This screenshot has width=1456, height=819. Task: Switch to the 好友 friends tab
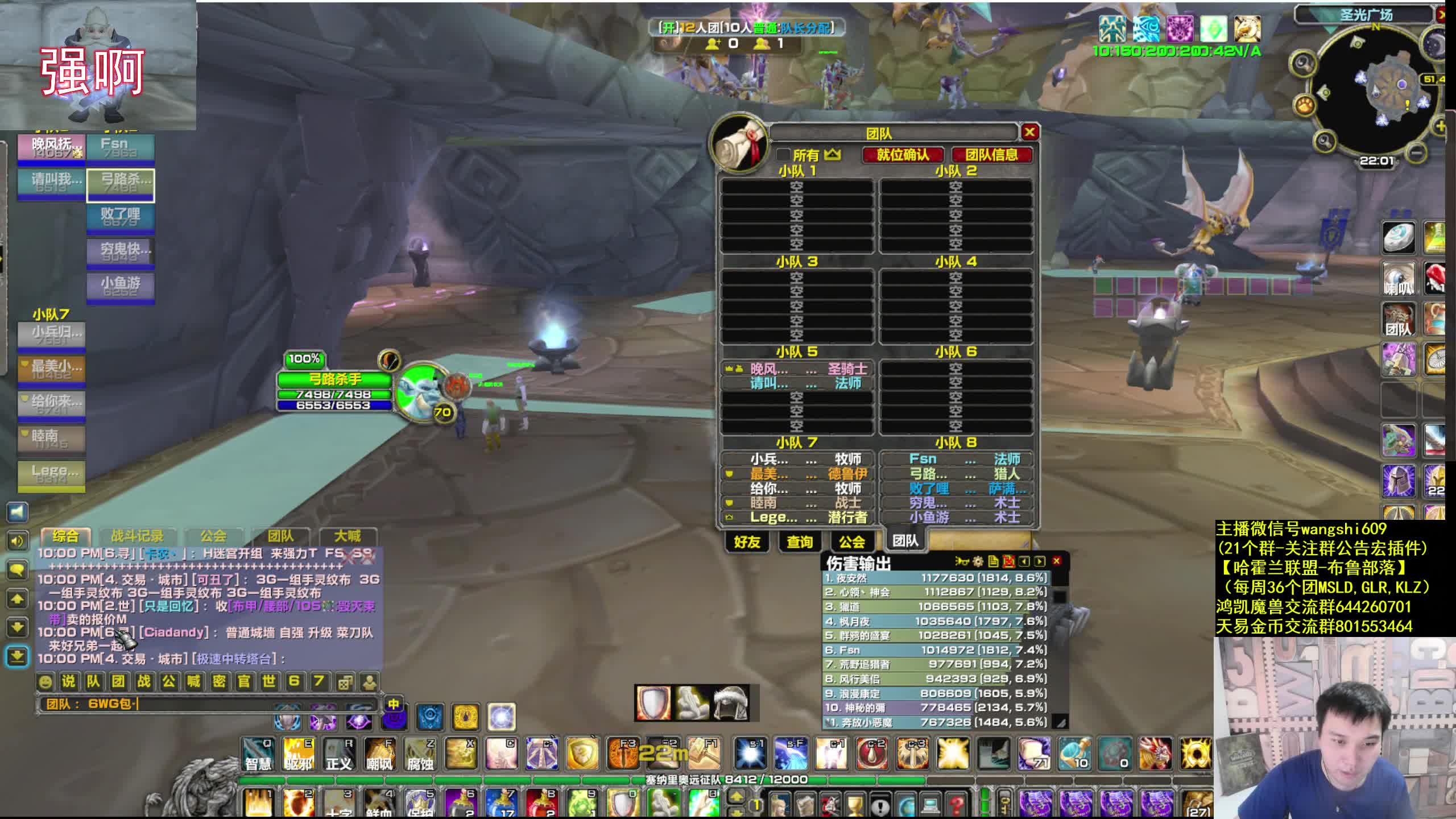(747, 542)
